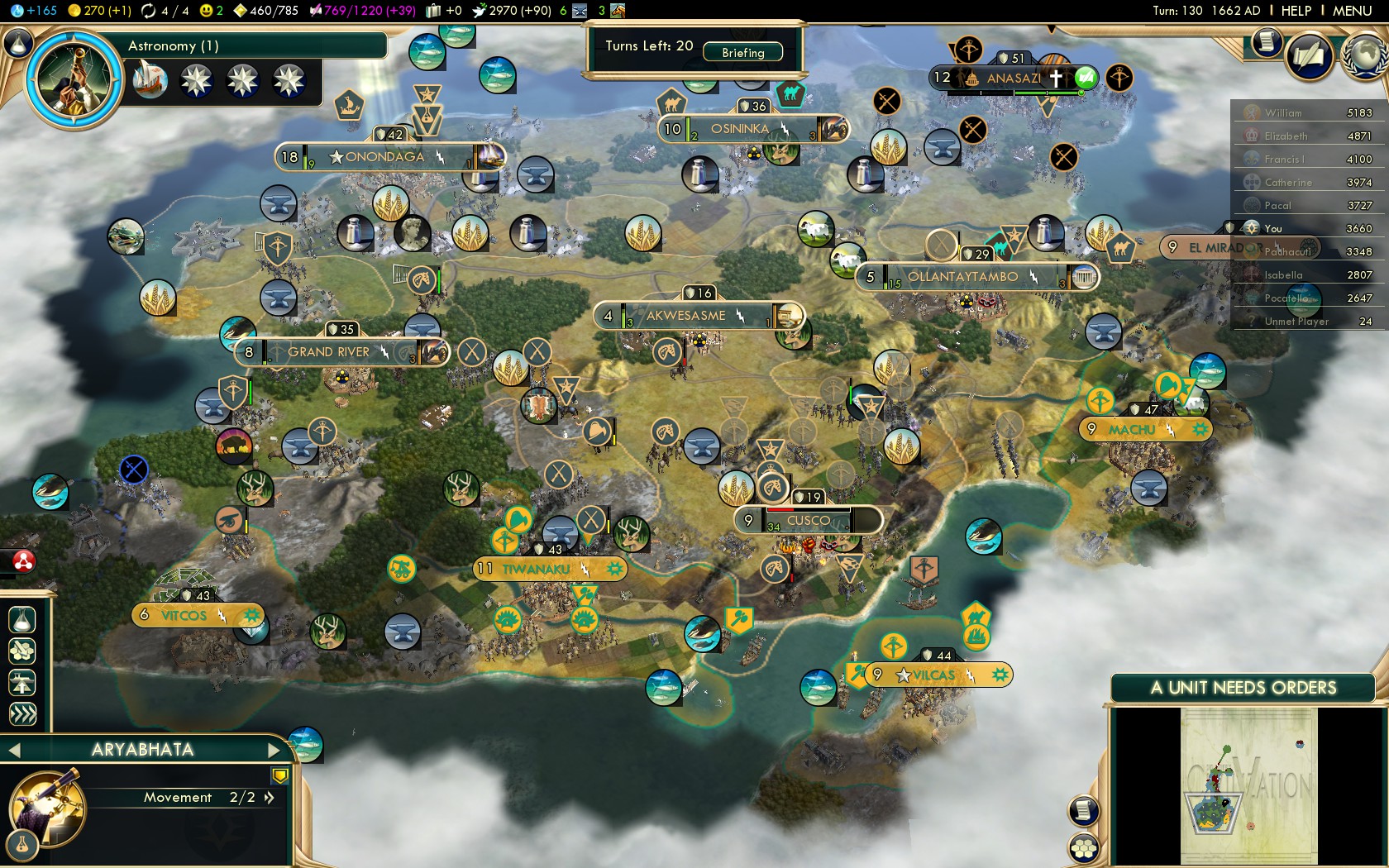Select the next unit arrow beside Aryabhata

(274, 750)
